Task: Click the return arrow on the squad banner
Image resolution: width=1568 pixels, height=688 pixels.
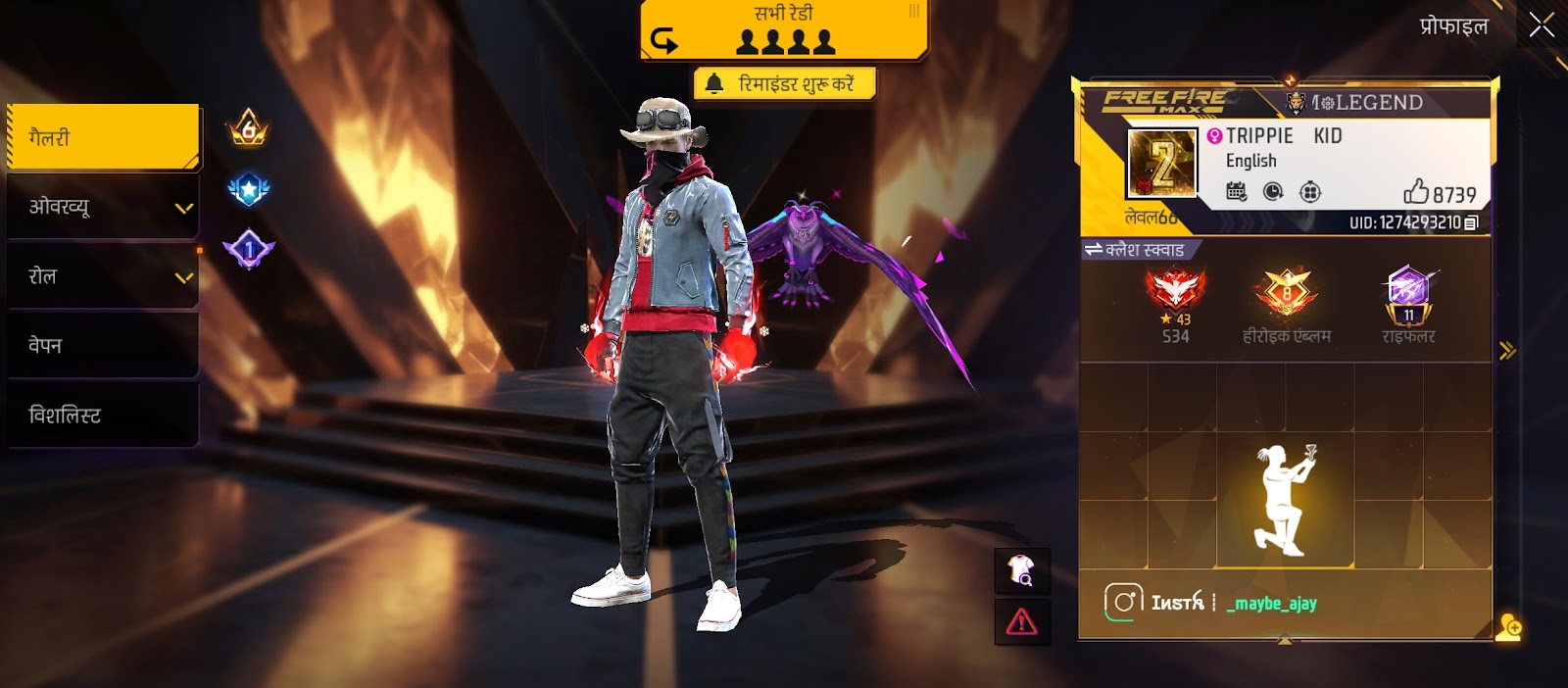Action: 664,40
